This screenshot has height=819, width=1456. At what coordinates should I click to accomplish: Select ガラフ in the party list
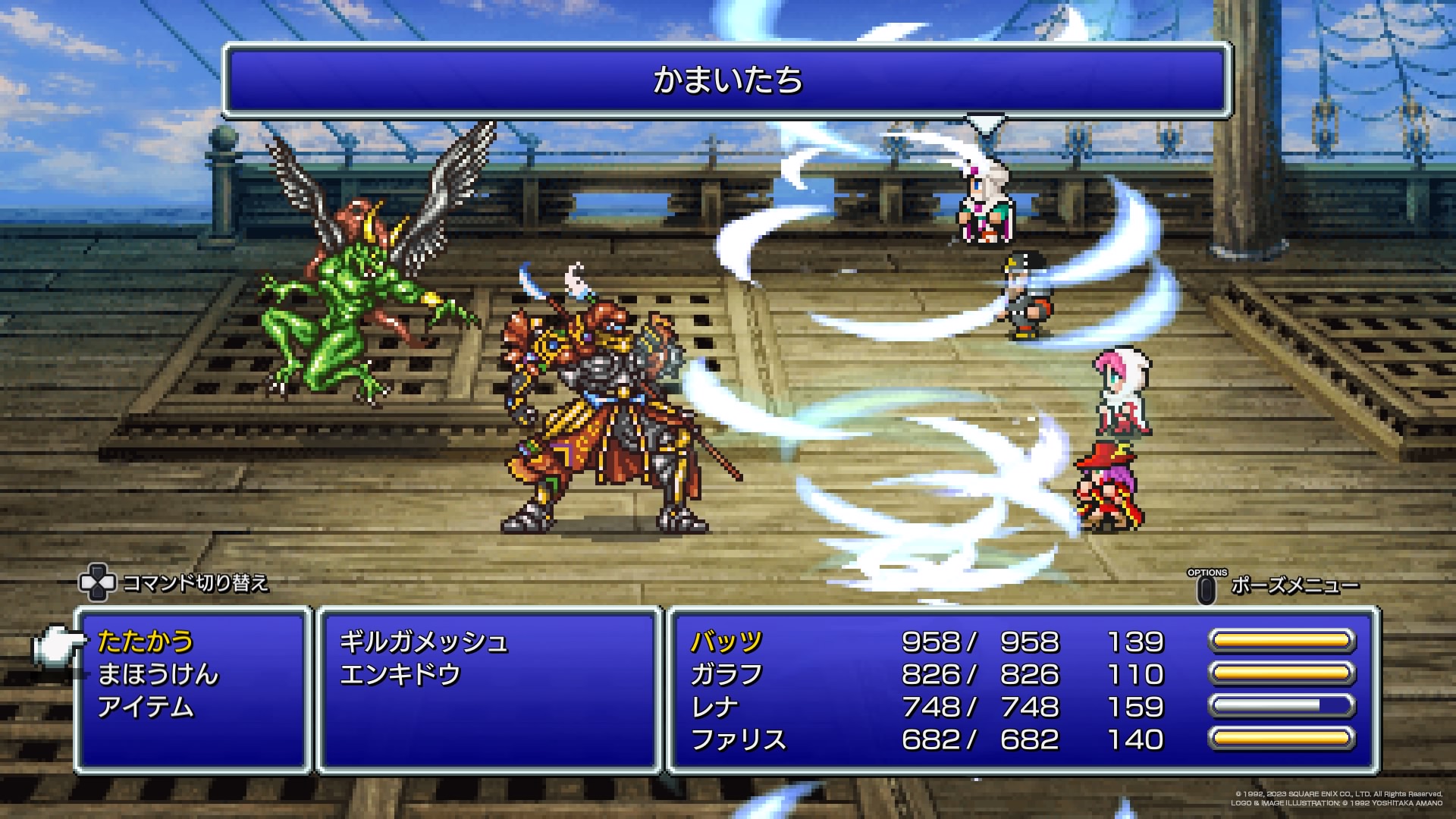point(726,675)
